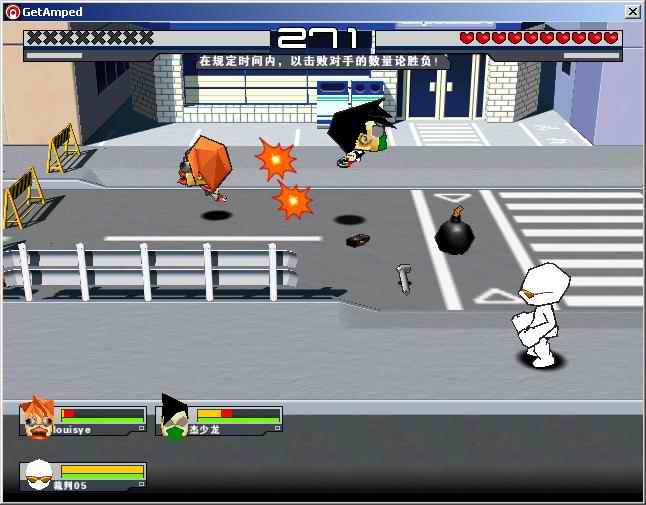Click the 志少龙 player portrait
The width and height of the screenshot is (646, 505).
tap(174, 418)
